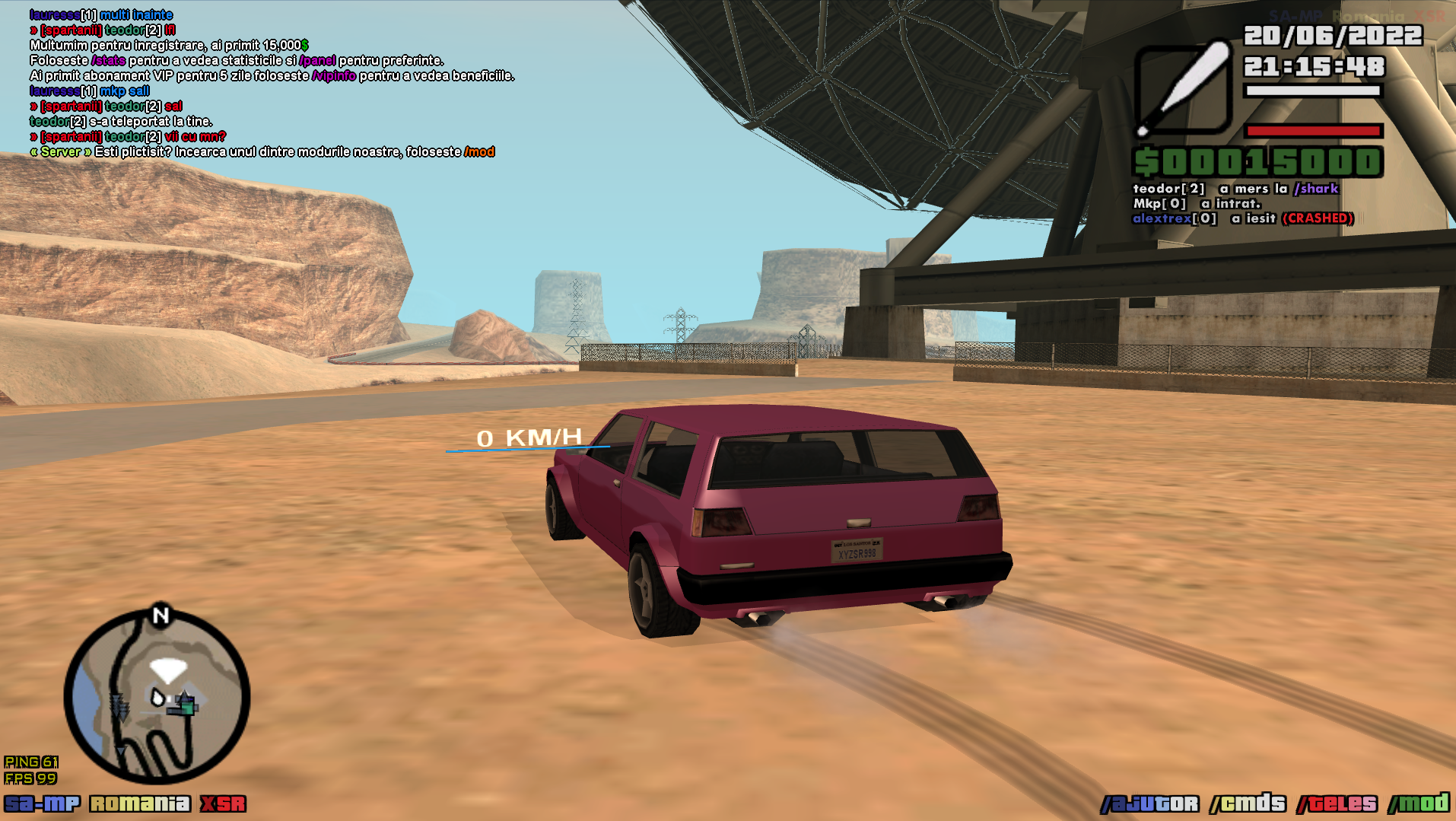Click the North marker on the radar
This screenshot has height=821, width=1456.
161,616
